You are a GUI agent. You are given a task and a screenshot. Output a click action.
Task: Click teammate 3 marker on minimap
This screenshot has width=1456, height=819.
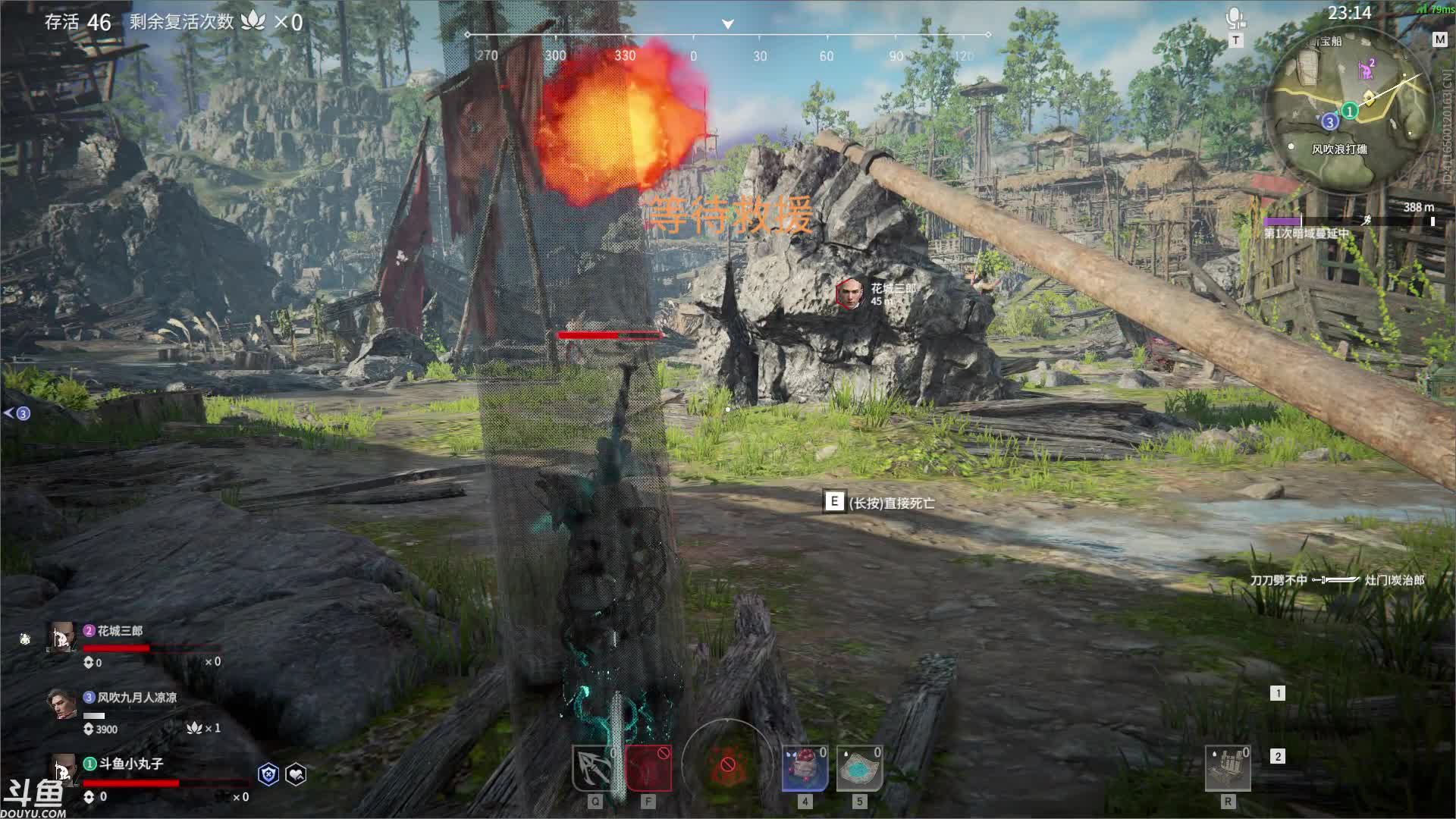click(x=1329, y=122)
